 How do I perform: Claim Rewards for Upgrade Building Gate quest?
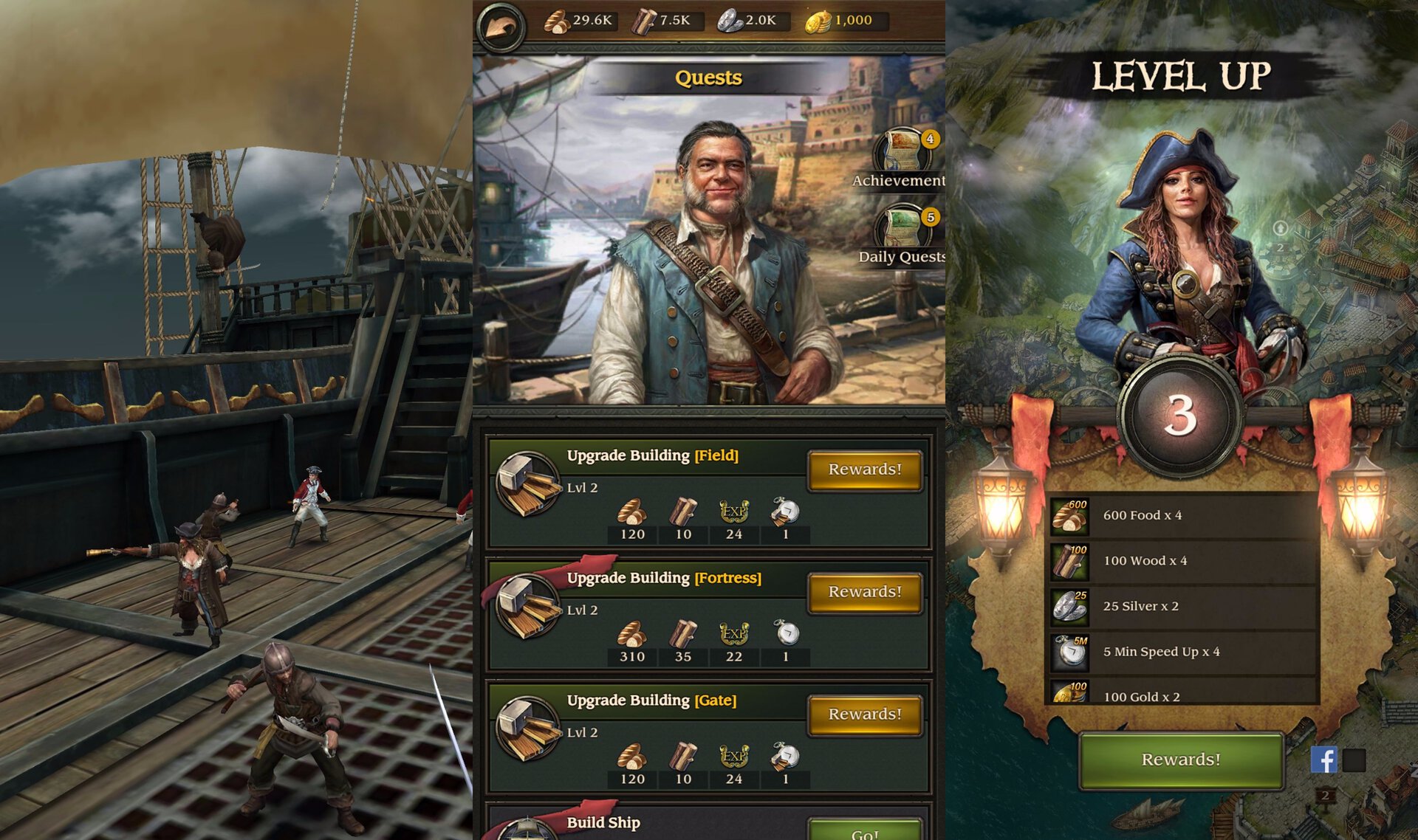click(865, 715)
